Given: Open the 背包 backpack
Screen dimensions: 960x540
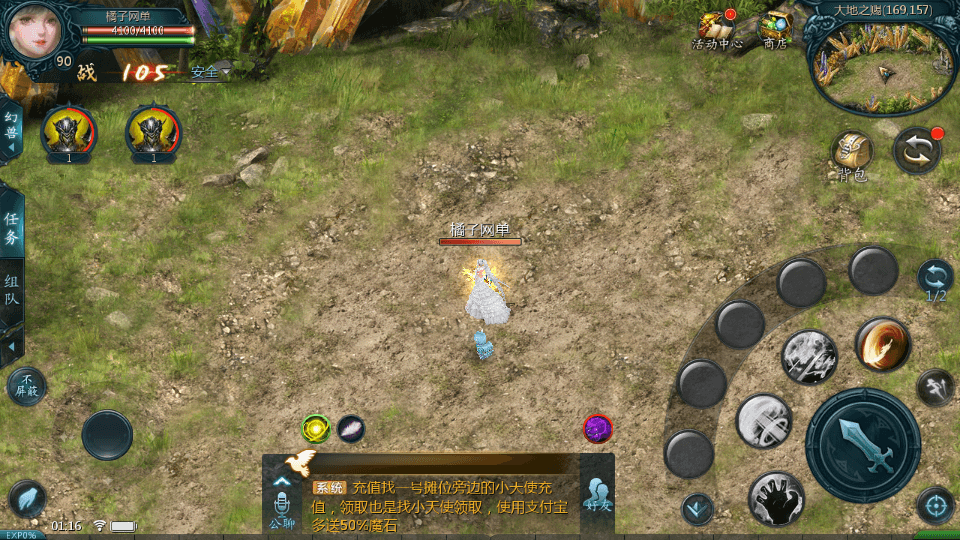Looking at the screenshot, I should (x=852, y=155).
